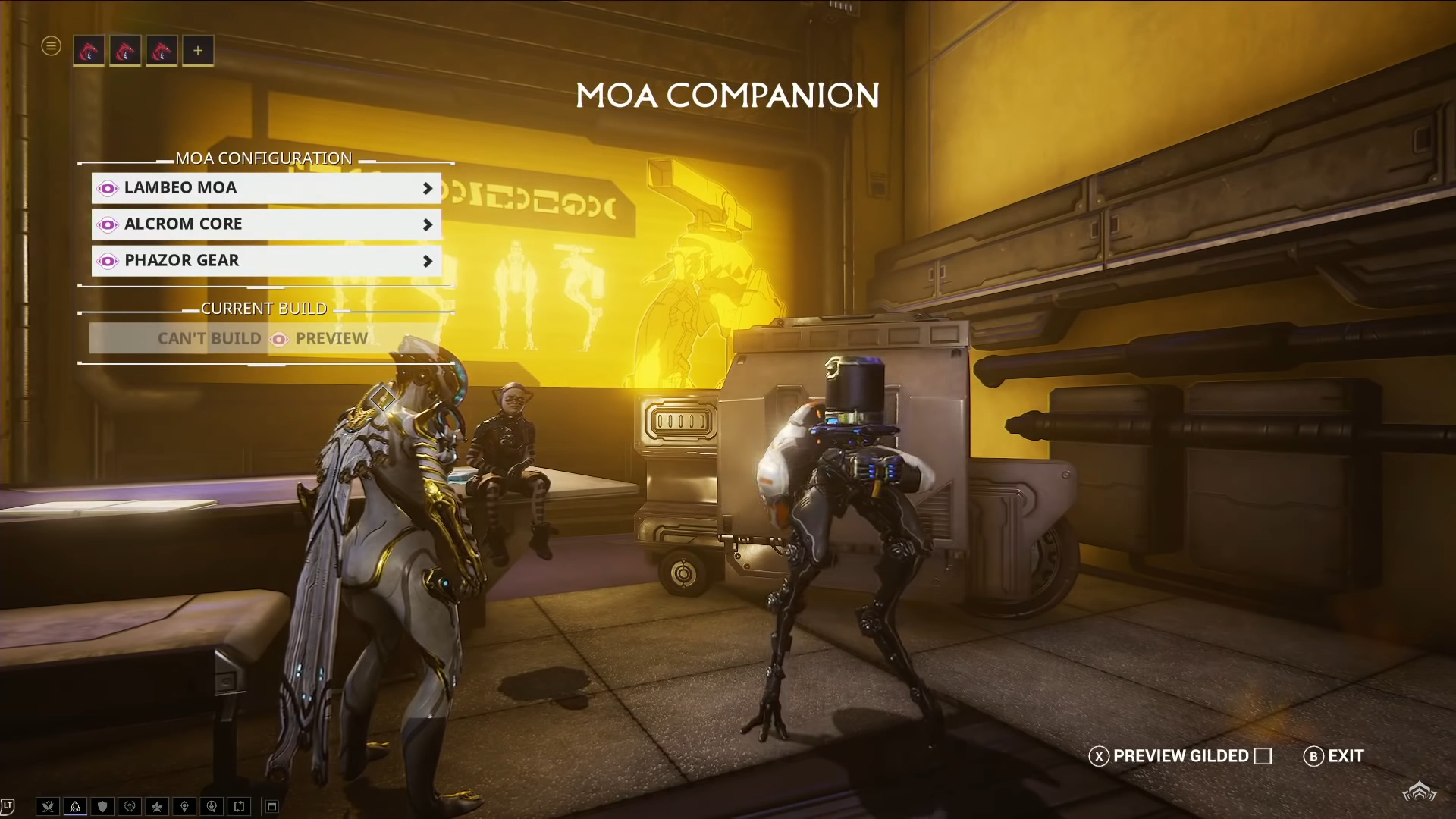Open the map pin icon in the bottom bar
Screen dimensions: 1456x819
(x=184, y=806)
